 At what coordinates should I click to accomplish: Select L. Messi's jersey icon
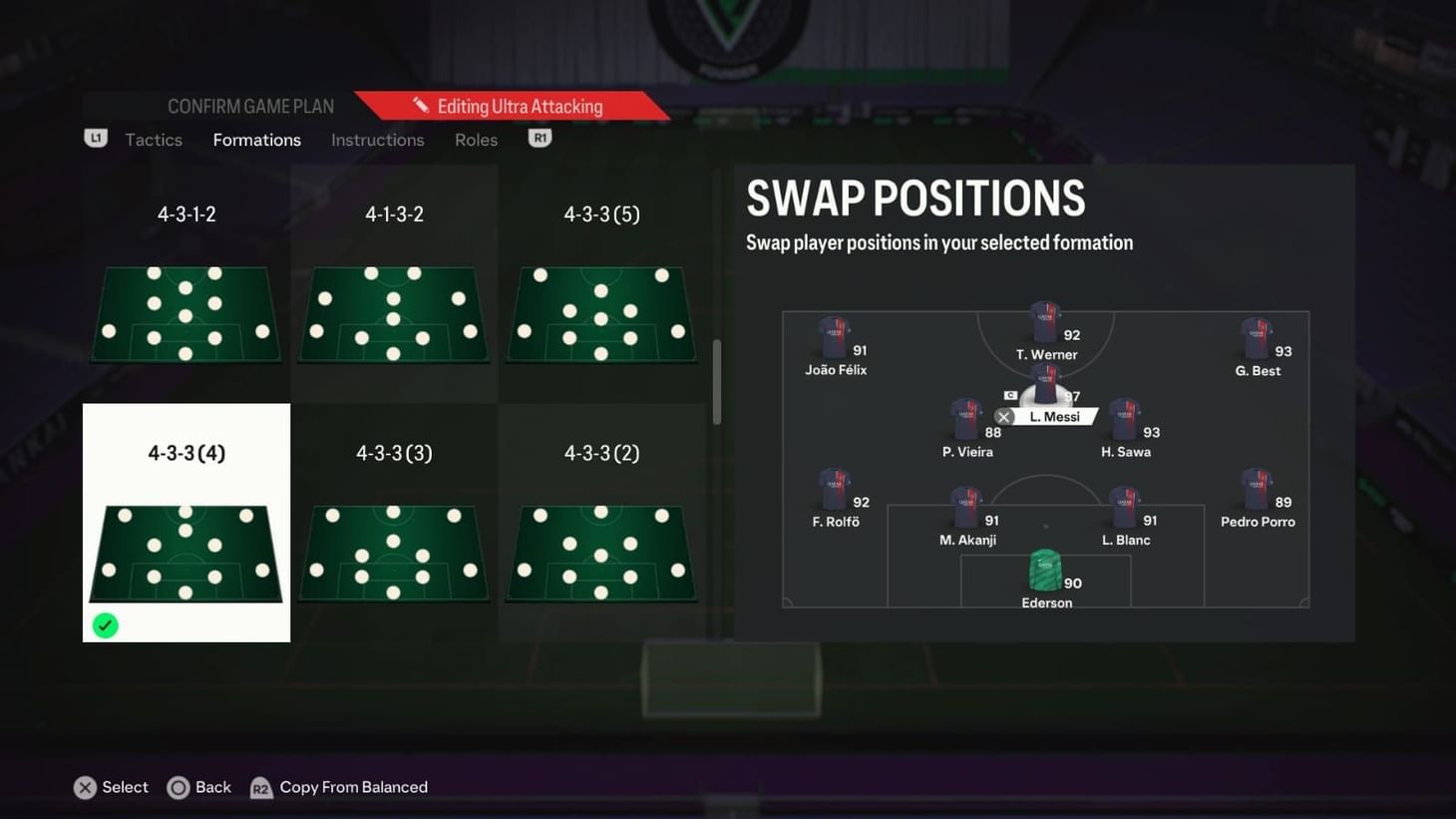tap(1044, 384)
